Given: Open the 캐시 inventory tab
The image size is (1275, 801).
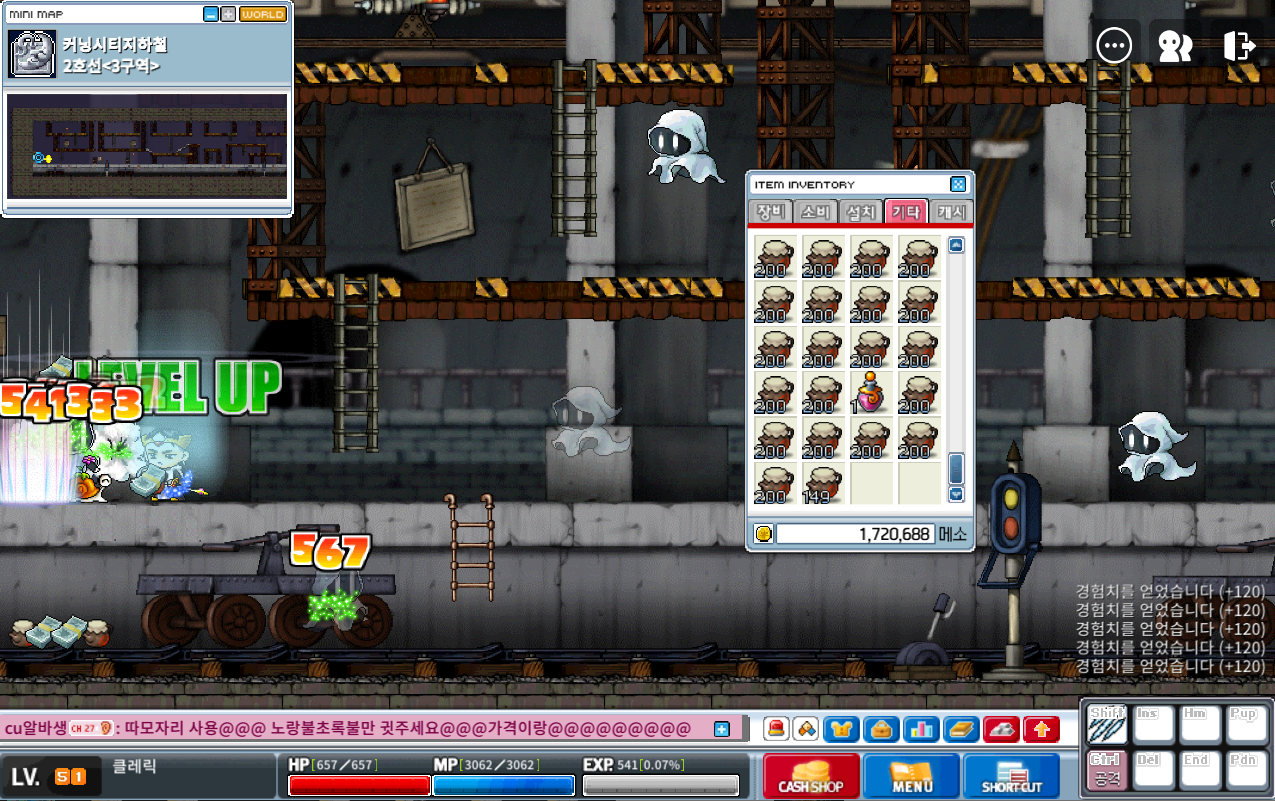Looking at the screenshot, I should [950, 212].
